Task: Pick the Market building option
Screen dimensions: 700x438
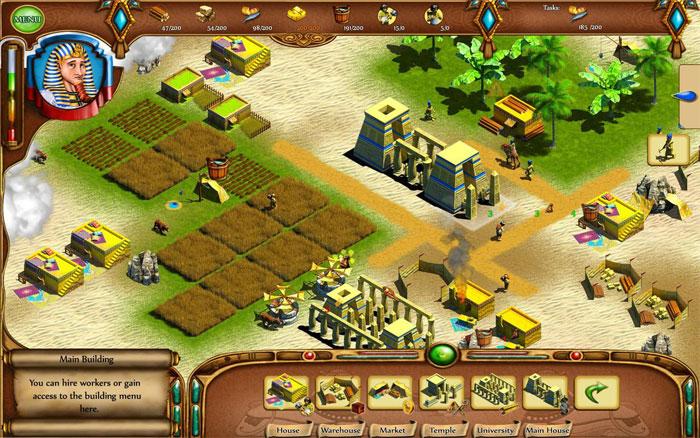Action: pyautogui.click(x=390, y=393)
